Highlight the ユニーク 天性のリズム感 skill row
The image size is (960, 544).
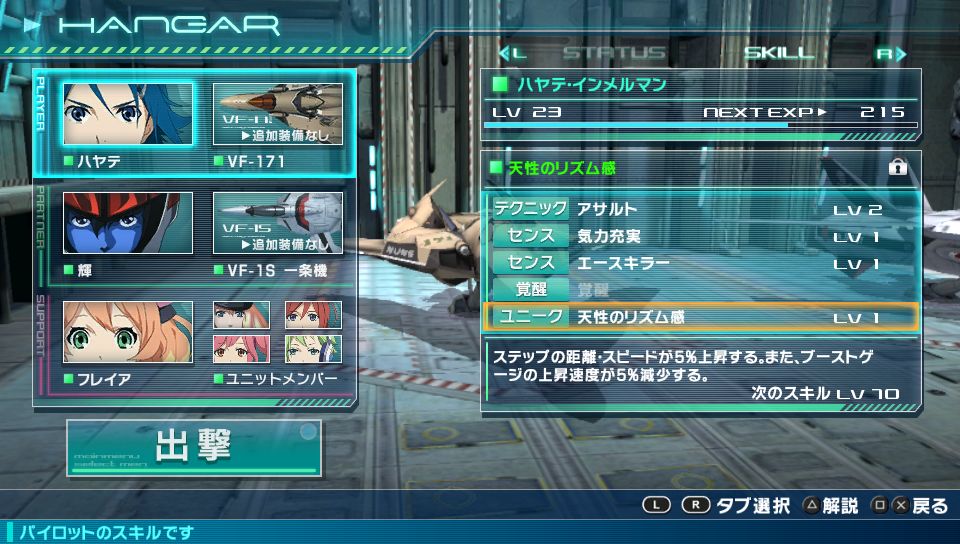[701, 317]
